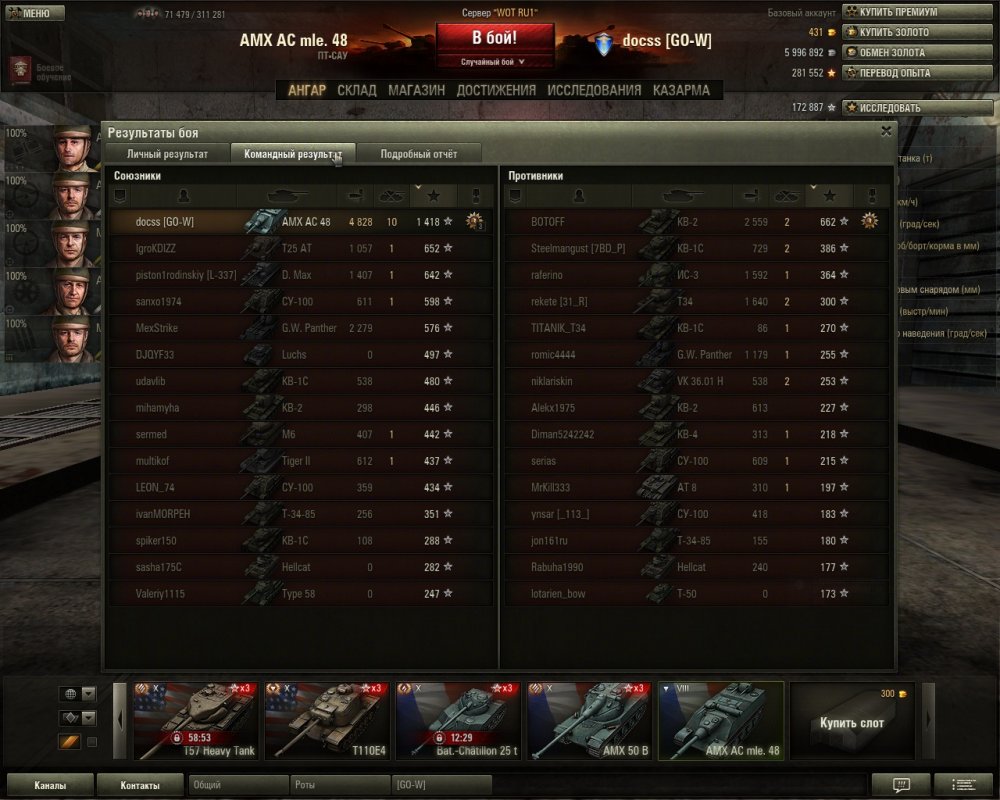Start battle with the red В бой! button
This screenshot has height=800, width=1000.
click(x=495, y=38)
